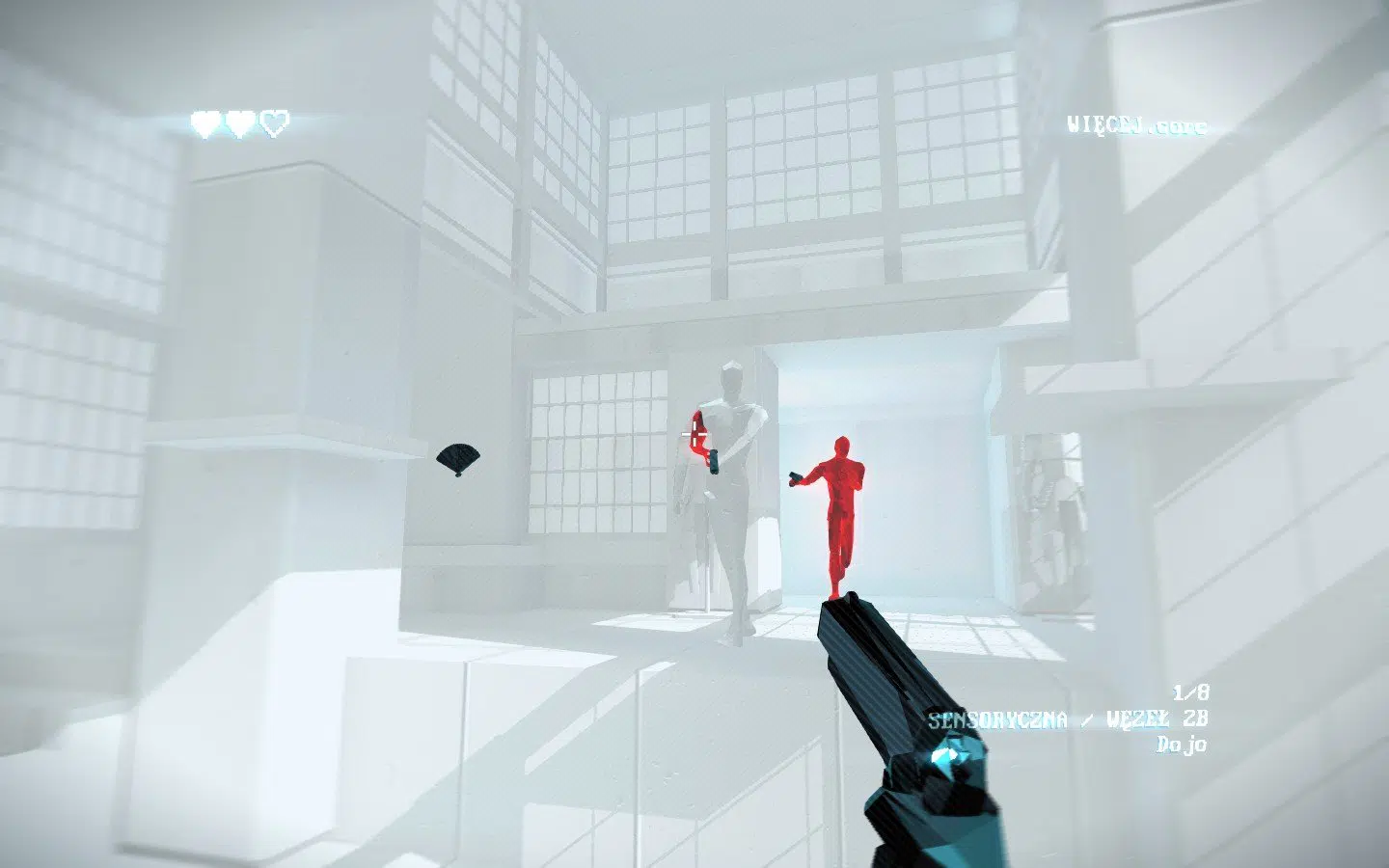
Task: Click the WIĘCEJ.gore link text
Action: tap(1138, 124)
